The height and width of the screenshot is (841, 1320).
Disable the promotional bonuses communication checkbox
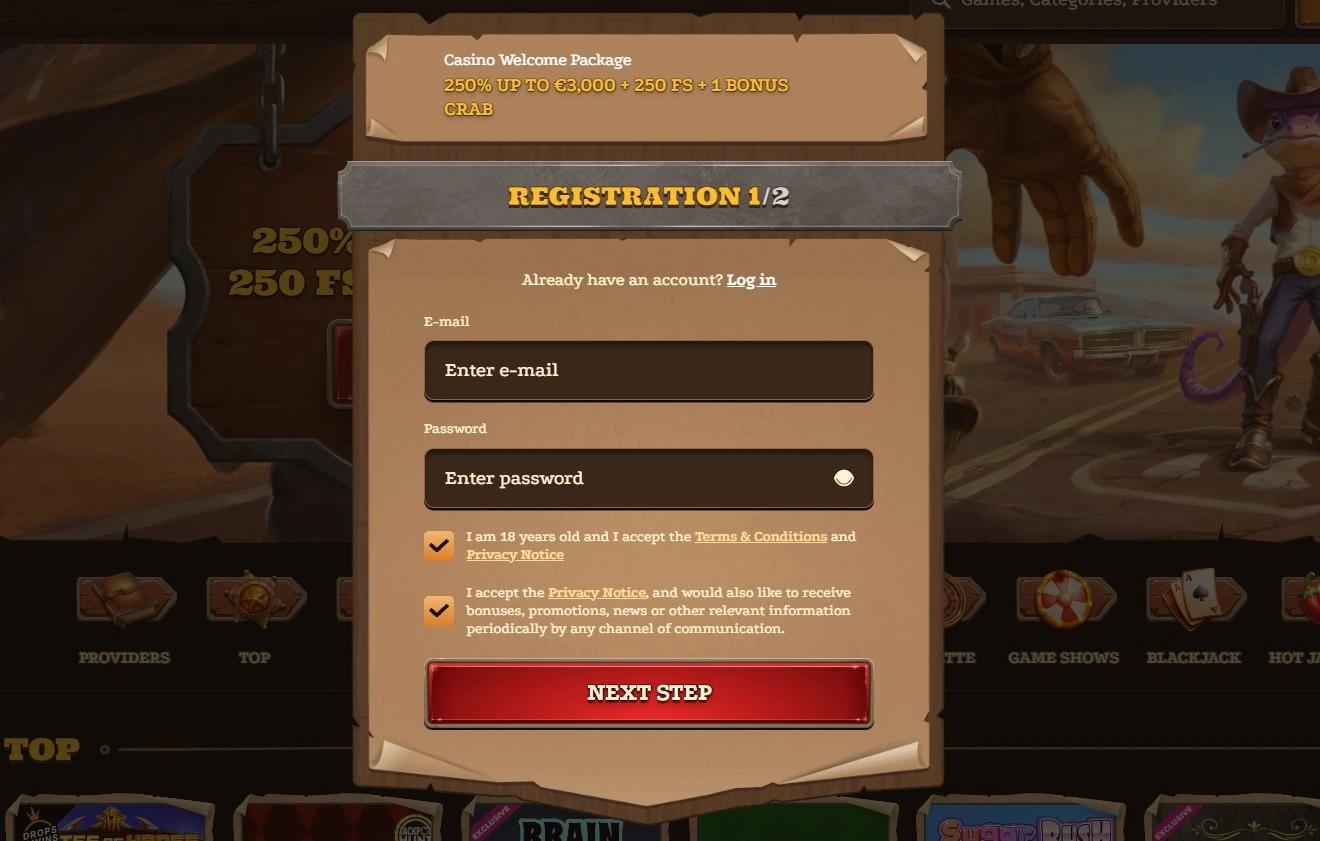click(x=439, y=610)
